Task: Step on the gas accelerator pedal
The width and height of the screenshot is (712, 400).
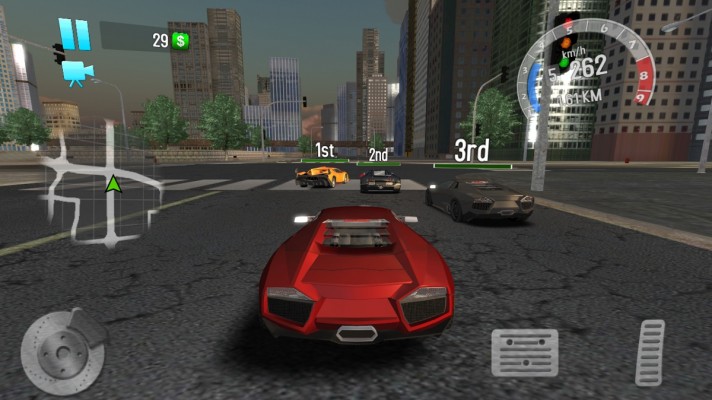Action: click(651, 352)
